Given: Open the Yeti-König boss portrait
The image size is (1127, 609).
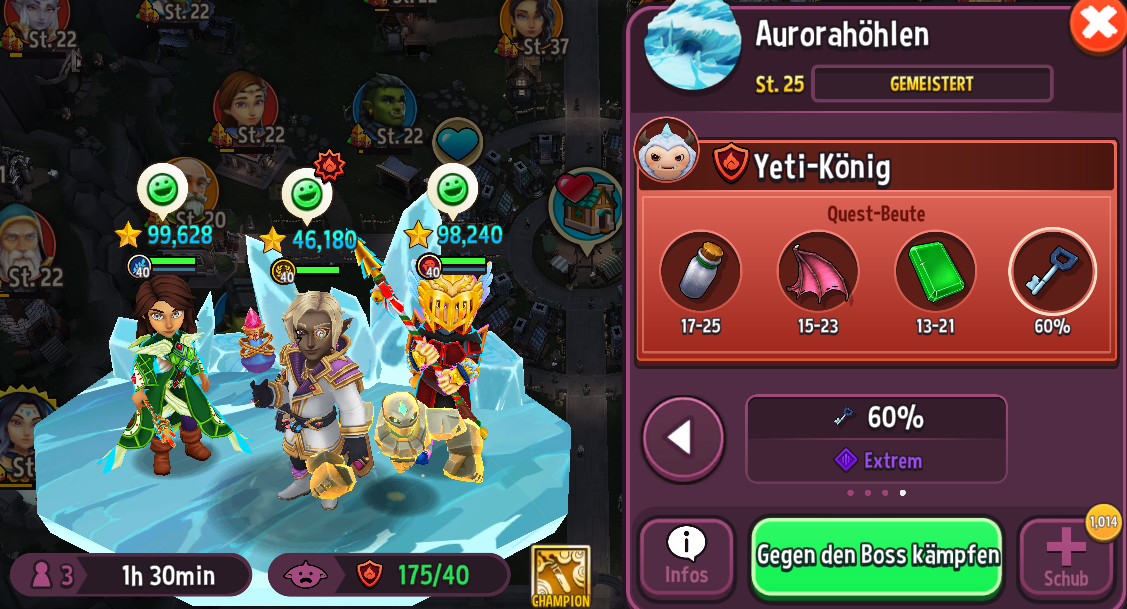Looking at the screenshot, I should pyautogui.click(x=666, y=152).
